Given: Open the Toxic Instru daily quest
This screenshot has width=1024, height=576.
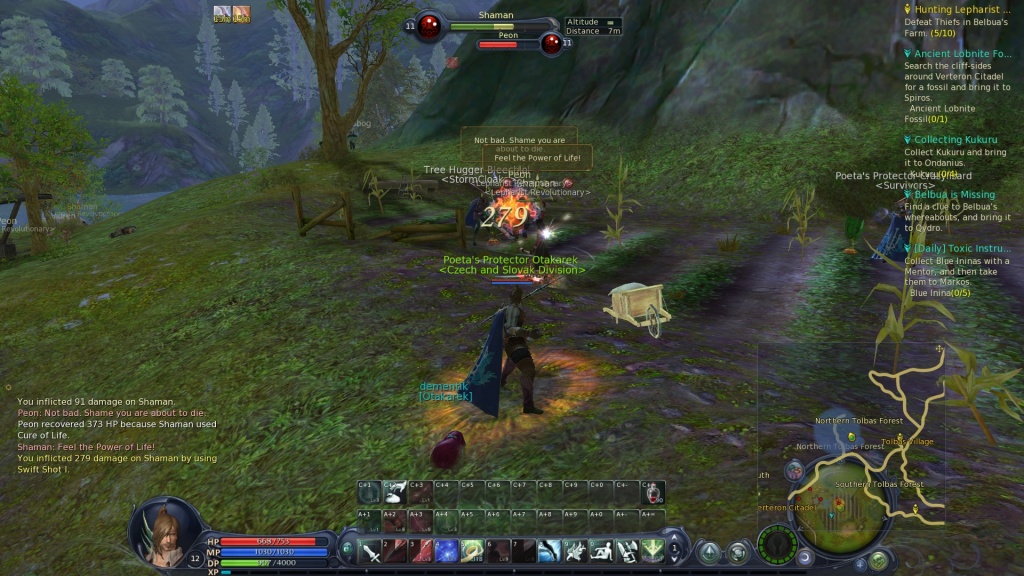Looking at the screenshot, I should (961, 248).
